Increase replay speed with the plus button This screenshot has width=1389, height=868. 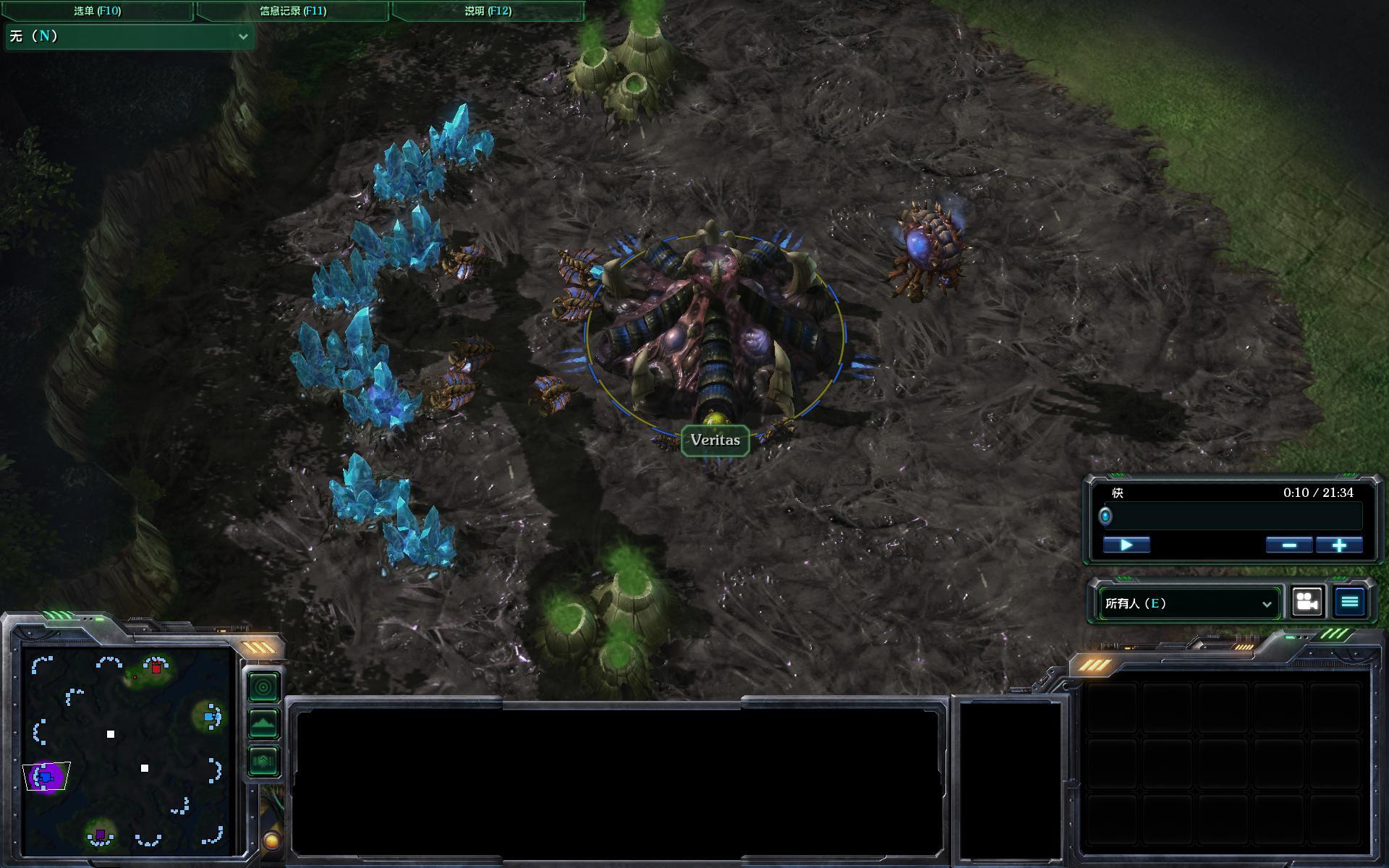point(1339,545)
